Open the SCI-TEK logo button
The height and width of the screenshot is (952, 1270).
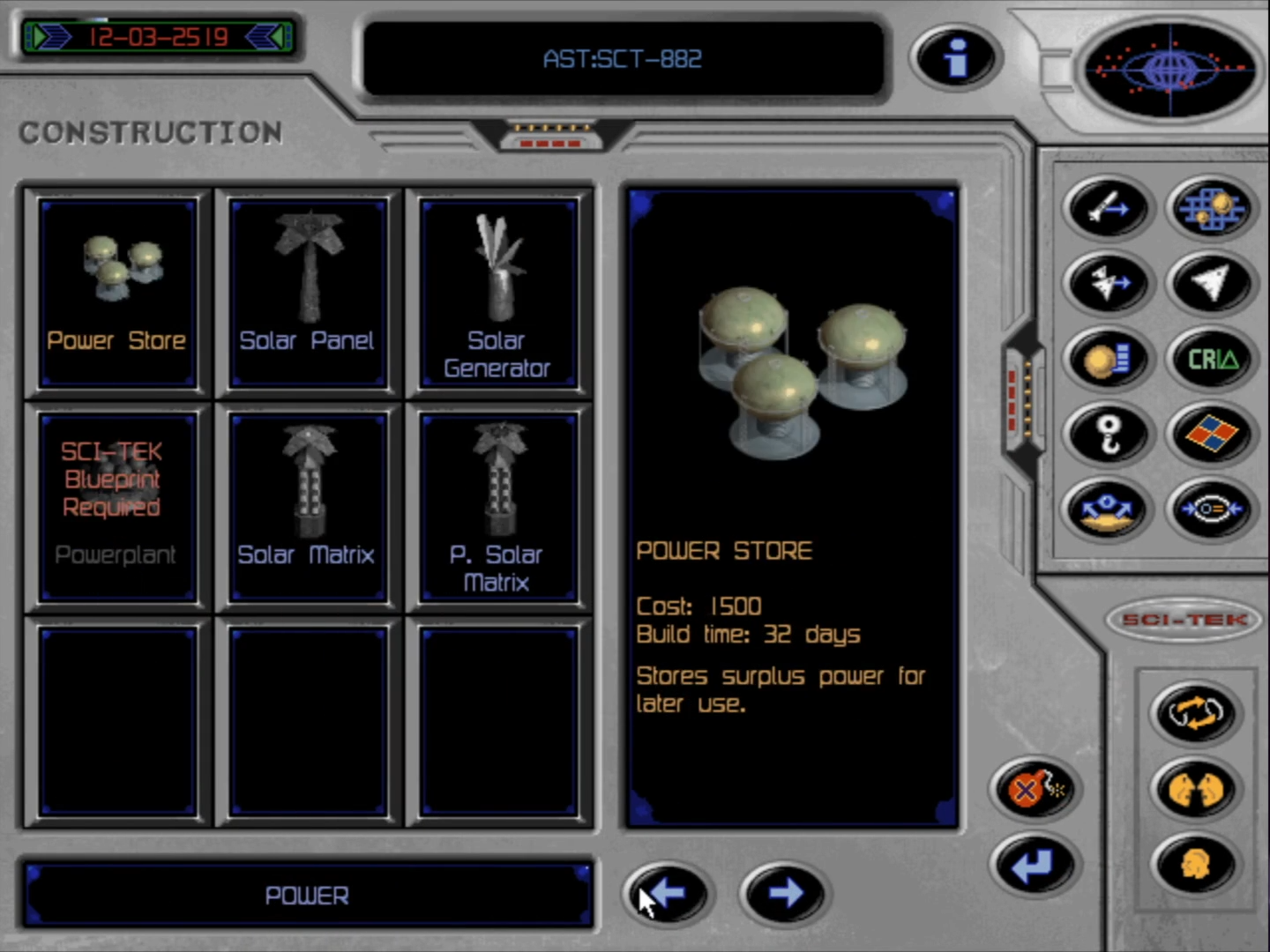1185,620
